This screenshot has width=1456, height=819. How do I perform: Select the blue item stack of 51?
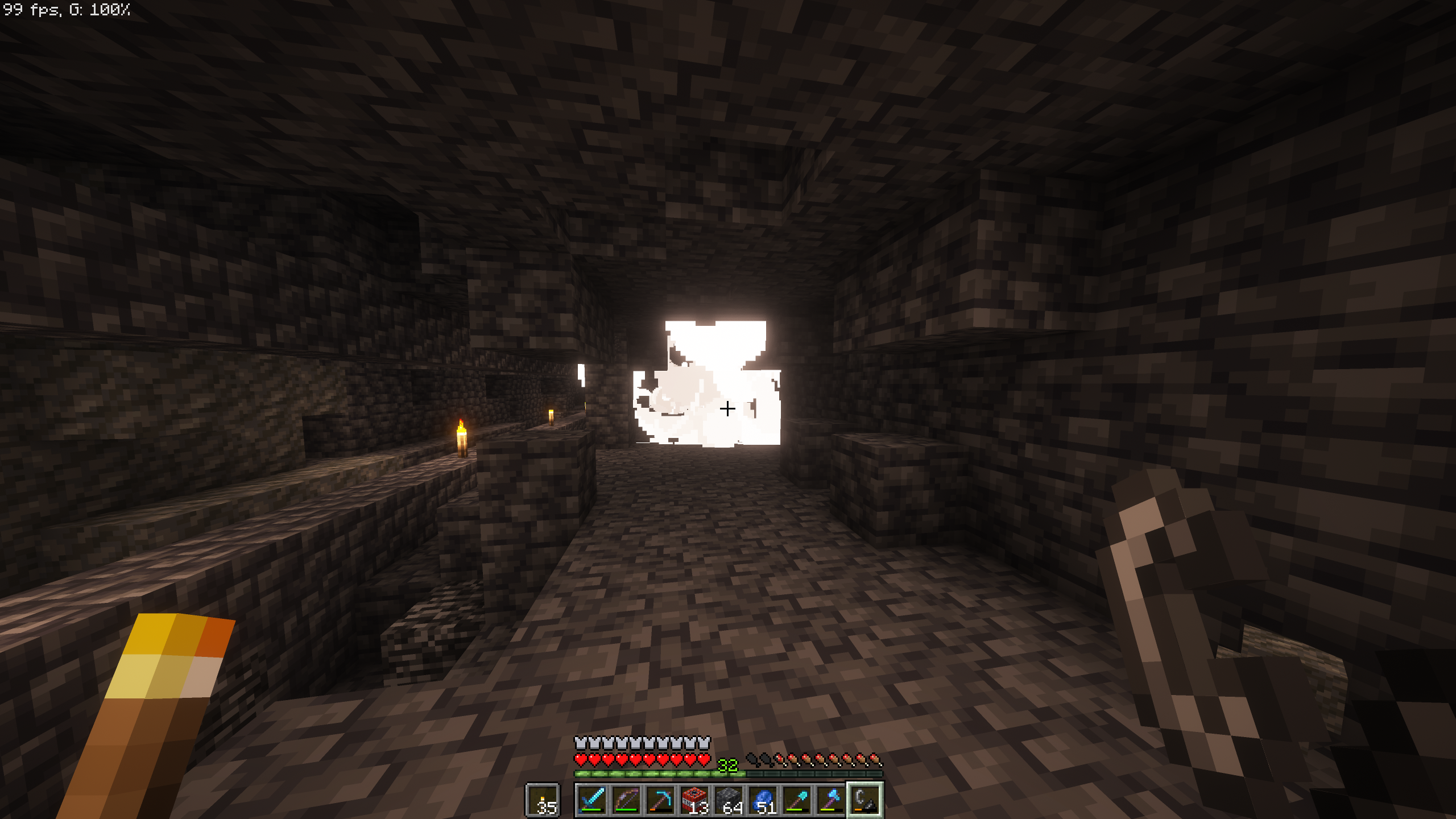763,800
